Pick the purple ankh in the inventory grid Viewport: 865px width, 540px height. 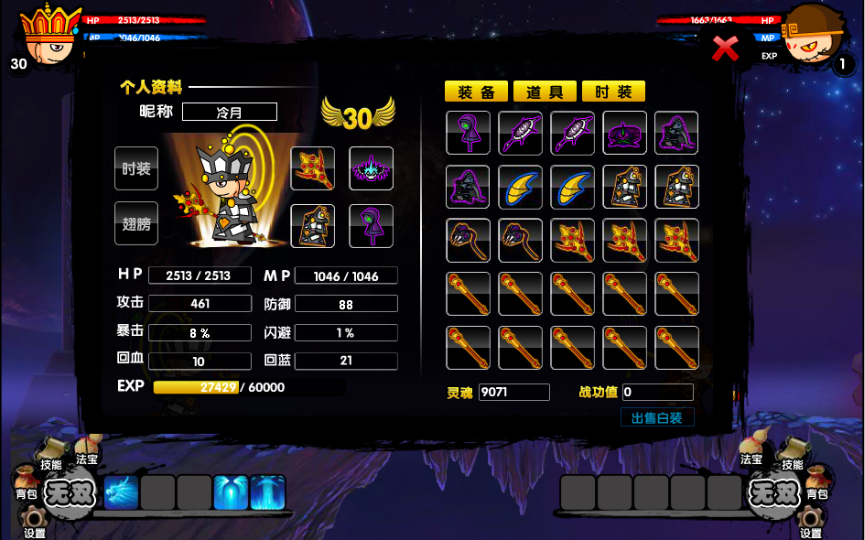point(468,133)
